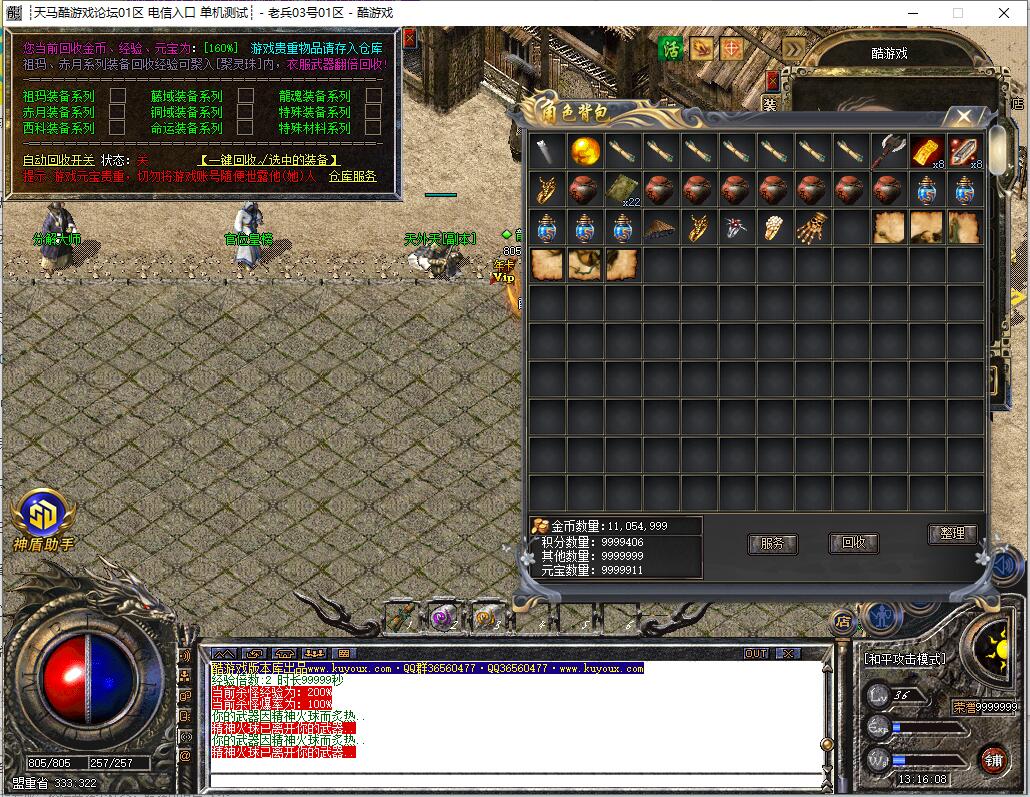This screenshot has width=1030, height=797.
Task: Open the 神盾助手 helper icon
Action: (43, 519)
